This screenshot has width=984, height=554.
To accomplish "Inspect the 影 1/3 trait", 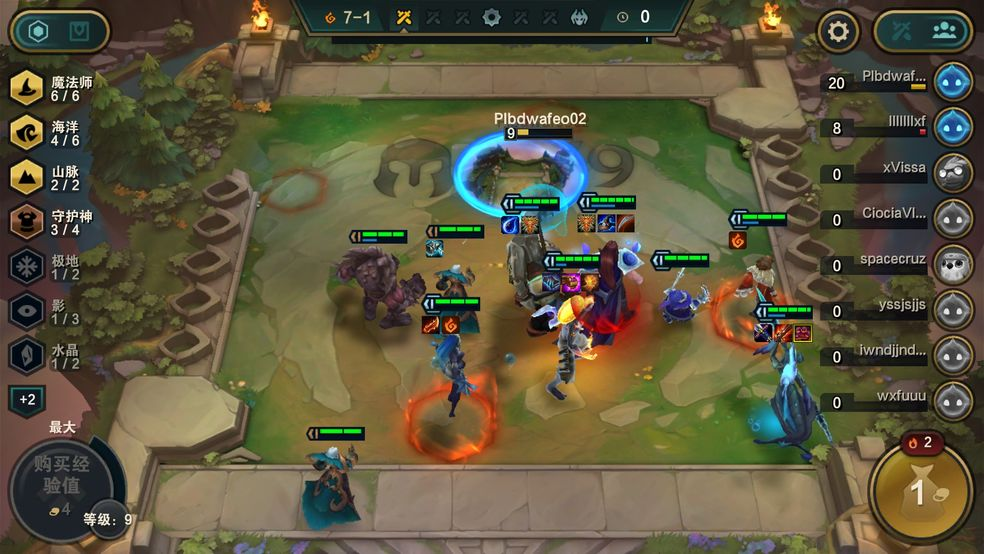I will 28,310.
